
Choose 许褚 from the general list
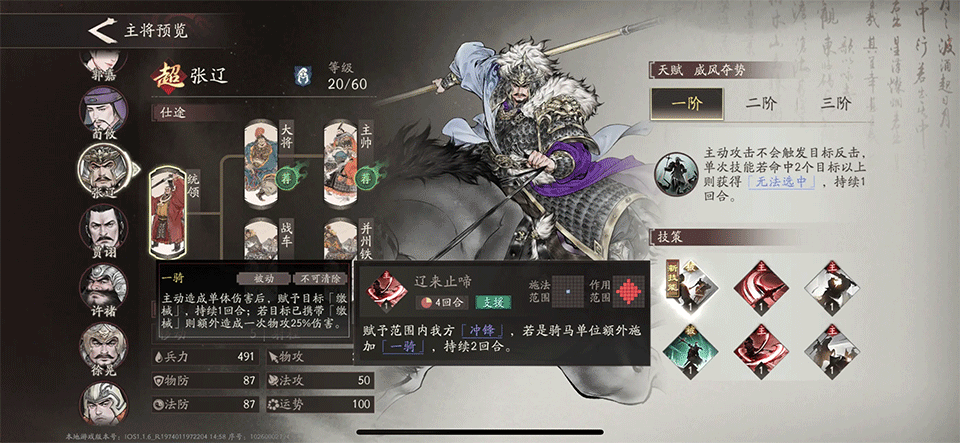pos(103,290)
